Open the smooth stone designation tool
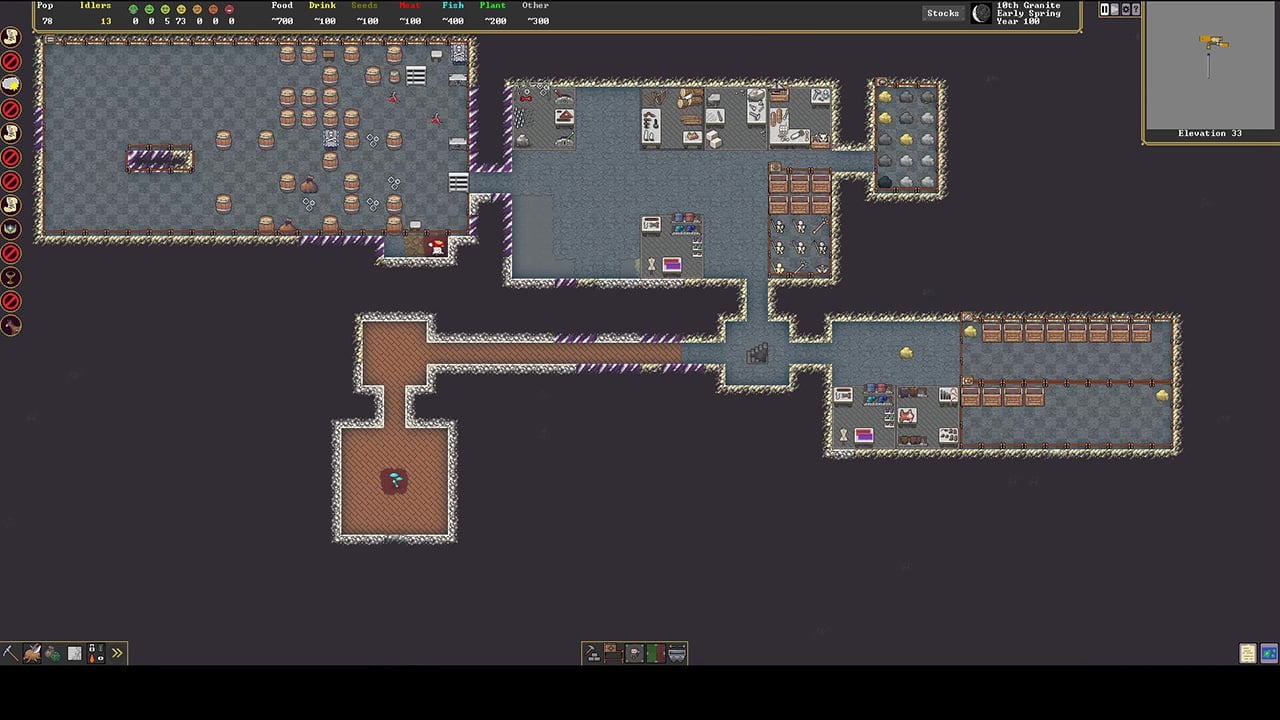The height and width of the screenshot is (720, 1280). click(x=75, y=653)
